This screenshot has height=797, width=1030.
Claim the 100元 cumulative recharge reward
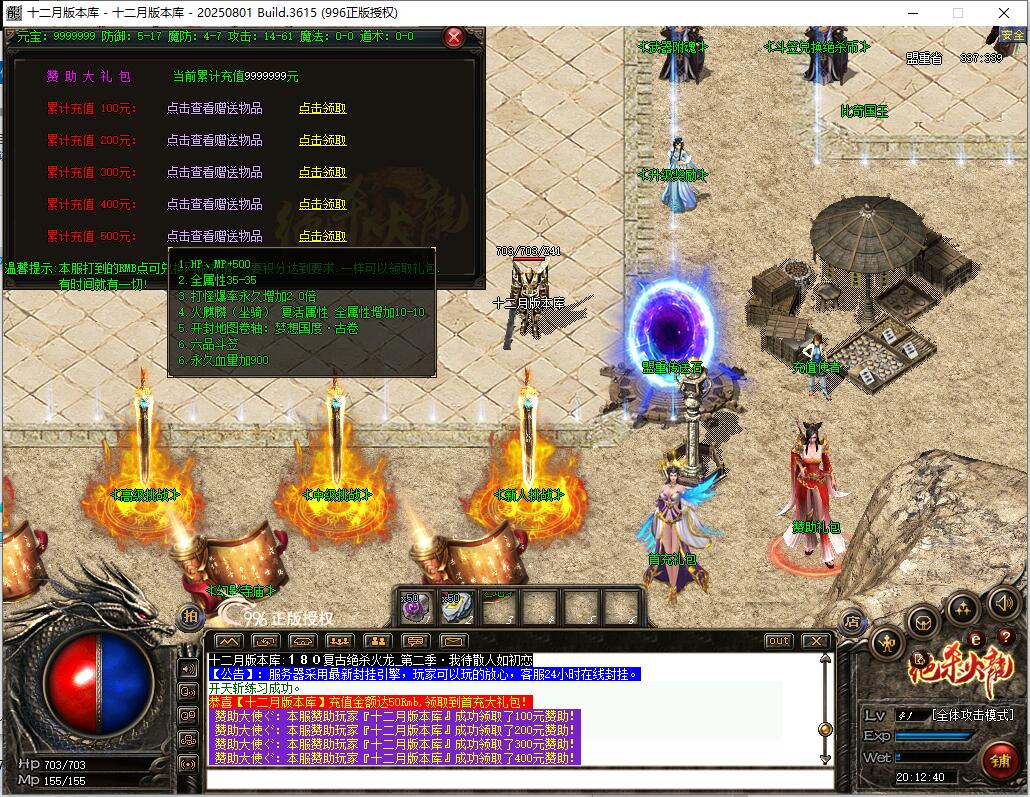[322, 108]
